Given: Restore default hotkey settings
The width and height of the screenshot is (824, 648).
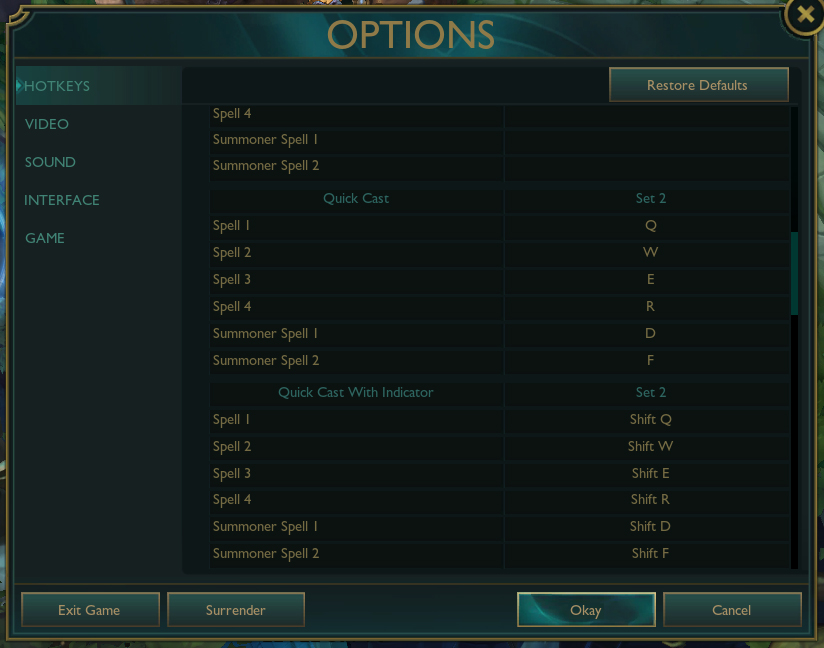Looking at the screenshot, I should 698,85.
